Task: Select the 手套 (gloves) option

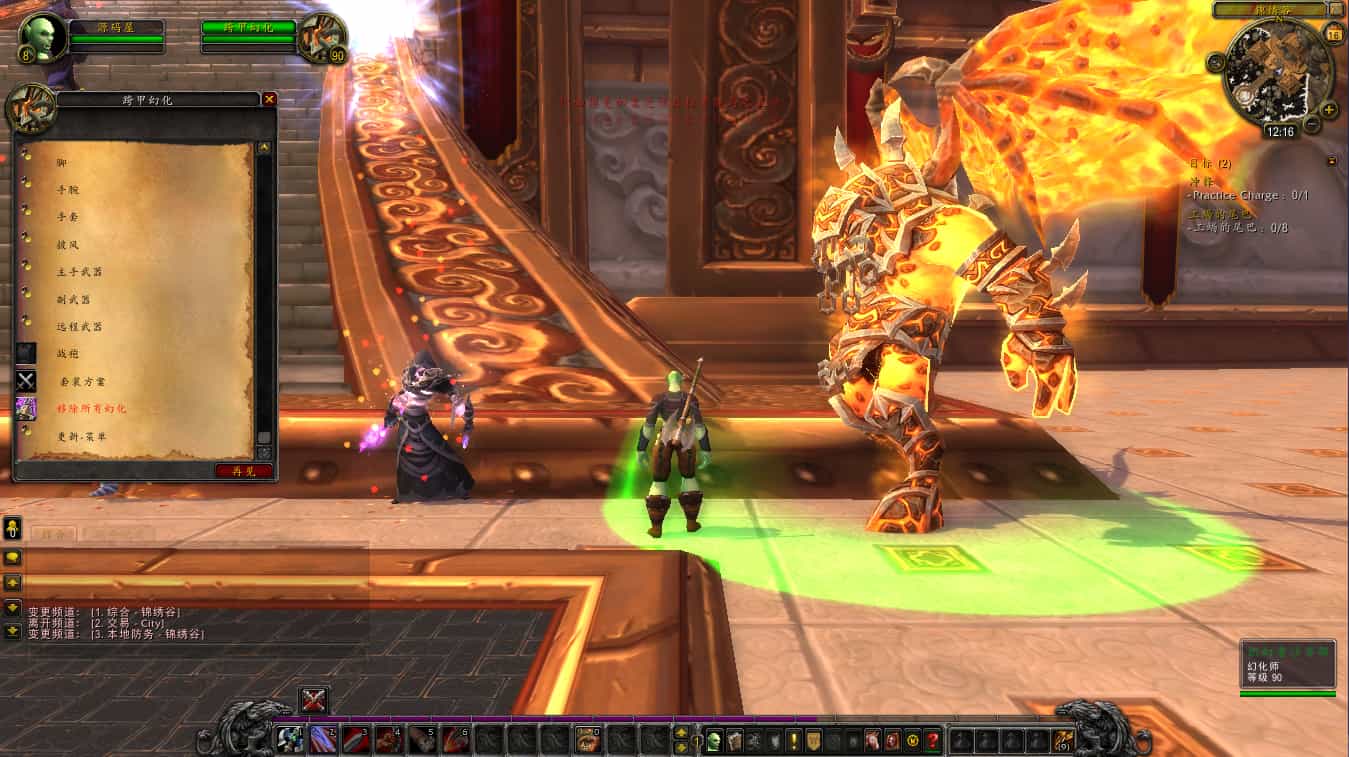Action: [x=70, y=216]
